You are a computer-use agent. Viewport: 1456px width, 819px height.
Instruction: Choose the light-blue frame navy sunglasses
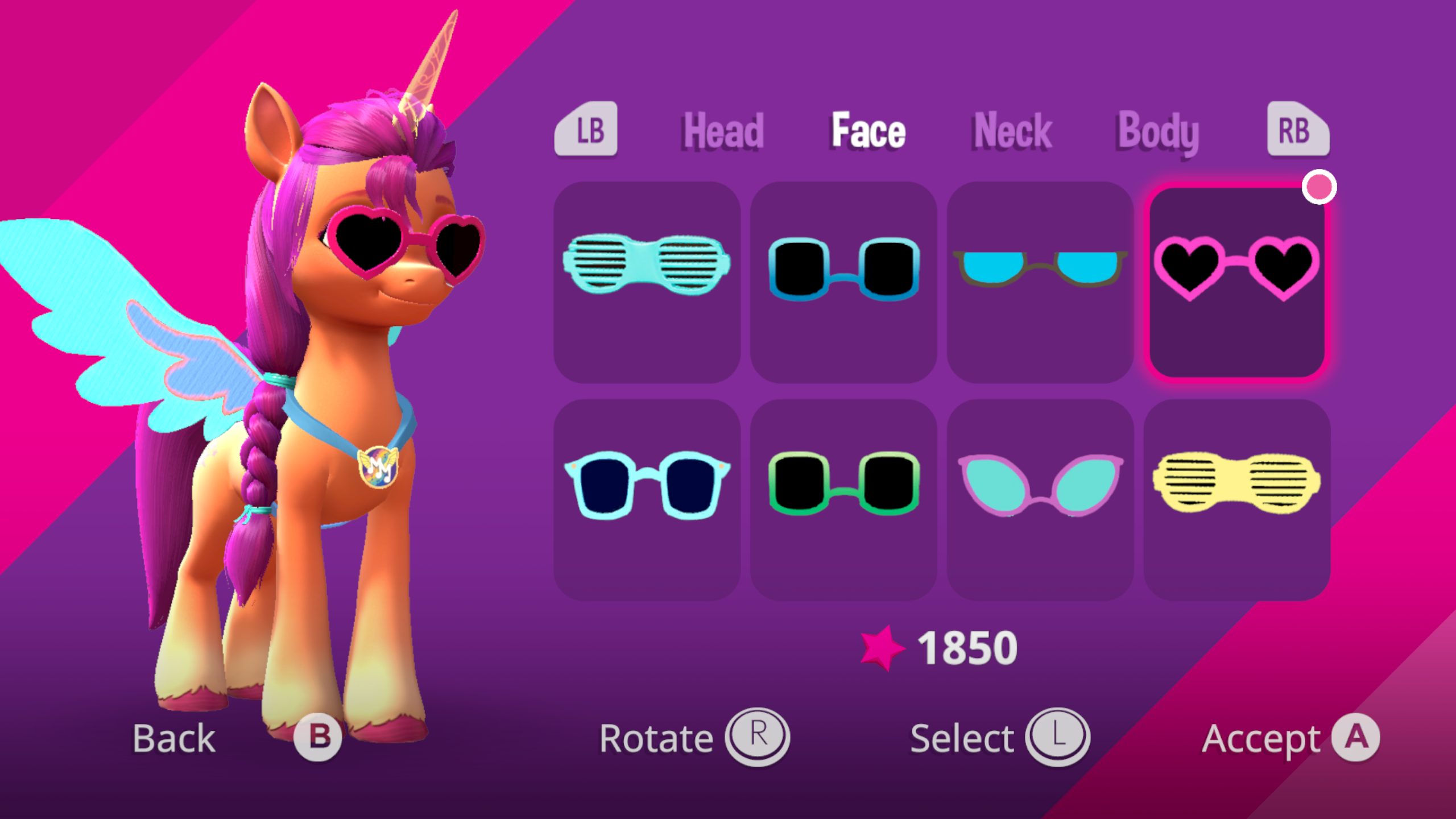pyautogui.click(x=647, y=499)
